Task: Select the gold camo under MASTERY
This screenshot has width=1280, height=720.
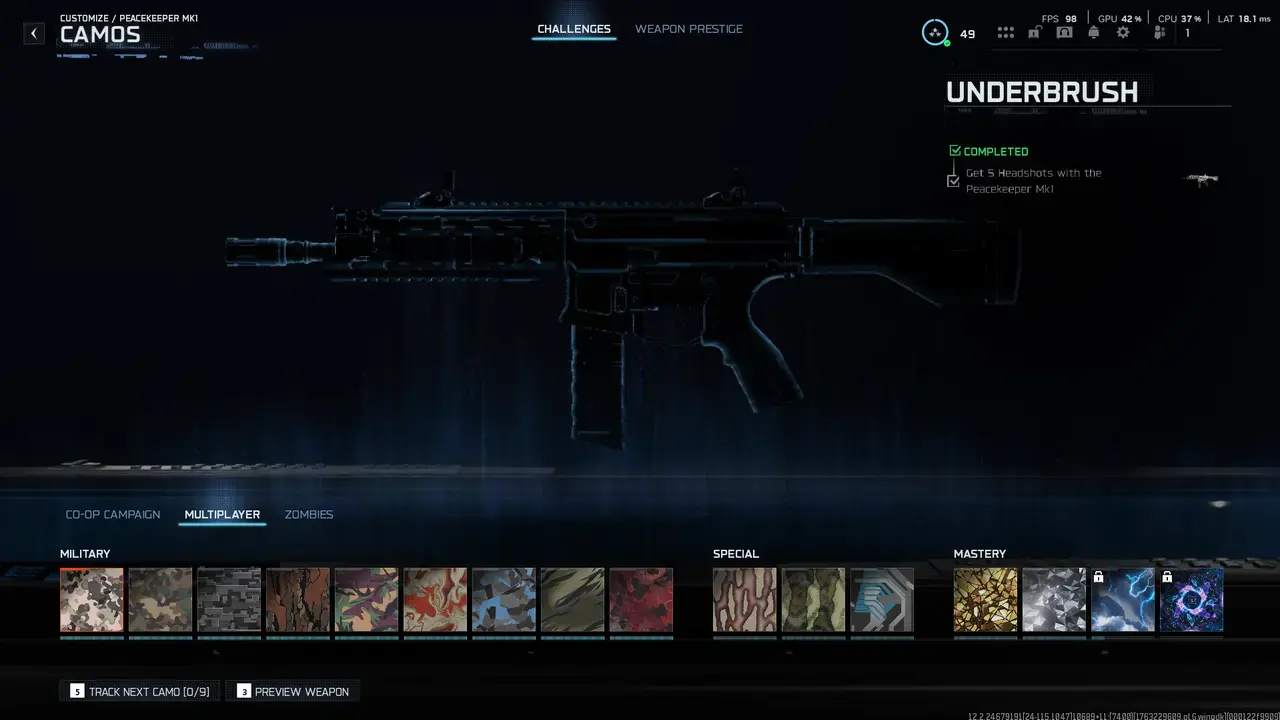Action: pos(985,600)
